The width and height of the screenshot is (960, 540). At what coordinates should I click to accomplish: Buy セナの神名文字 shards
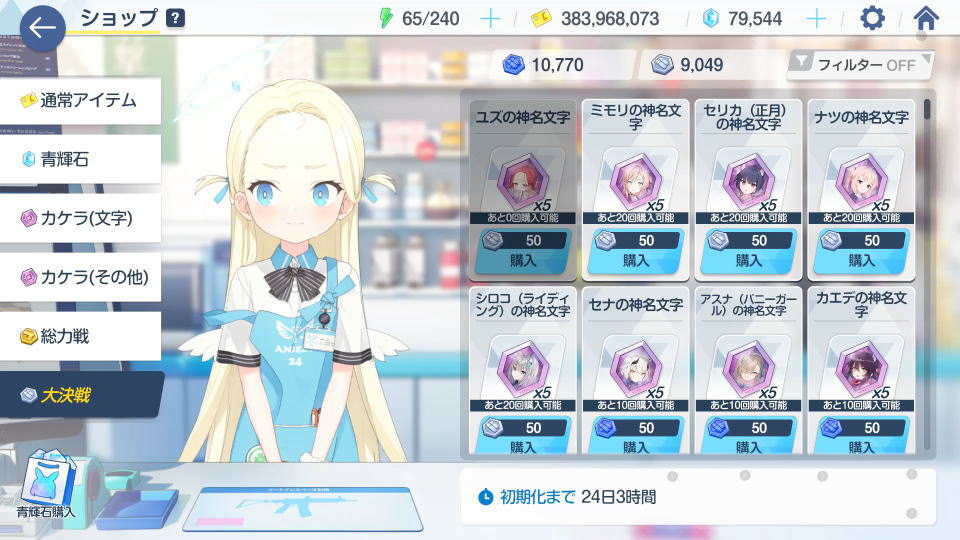click(x=636, y=437)
